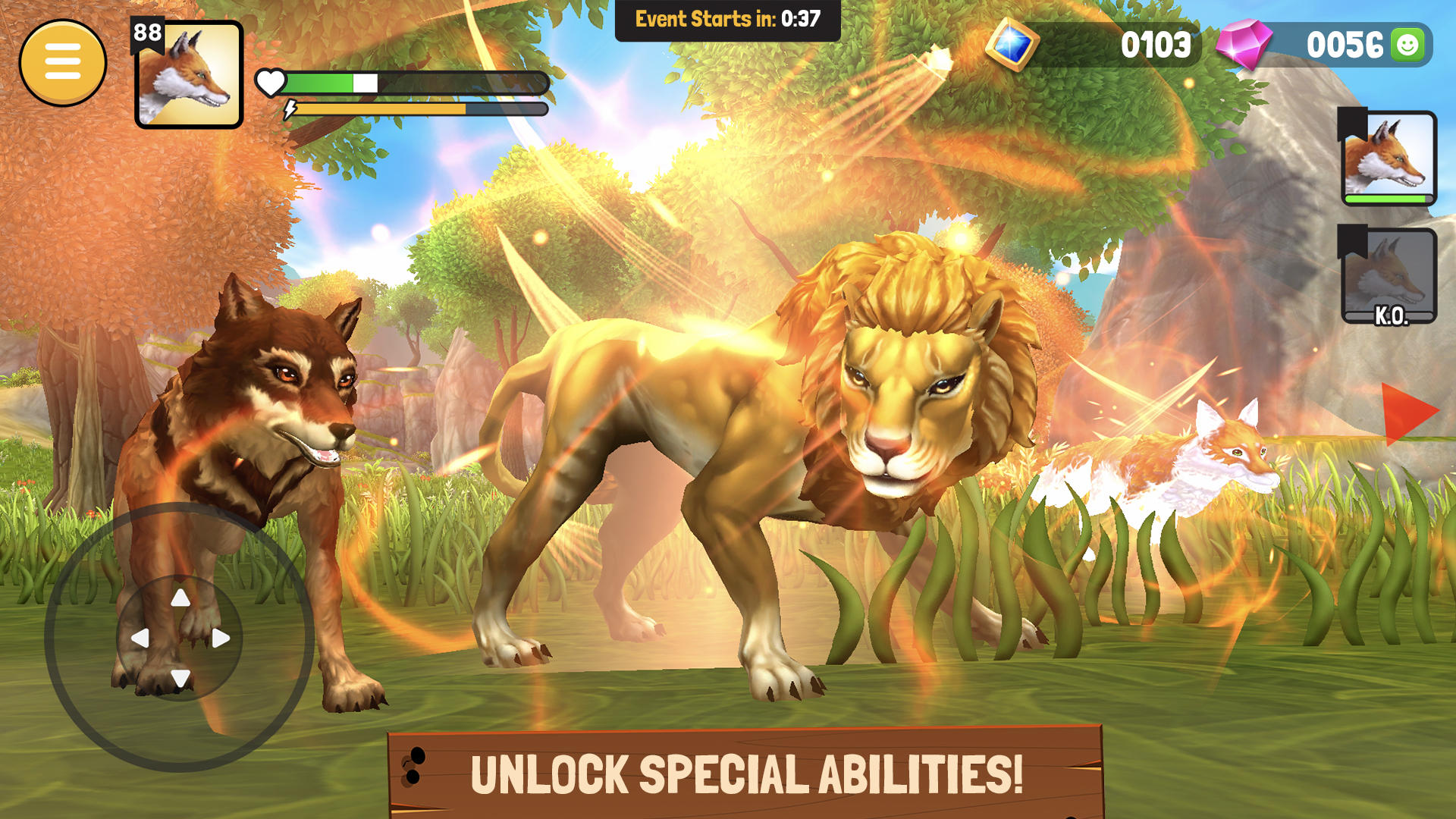Viewport: 1456px width, 819px height.
Task: Tap the heart icon beside the health bar
Action: 271,82
